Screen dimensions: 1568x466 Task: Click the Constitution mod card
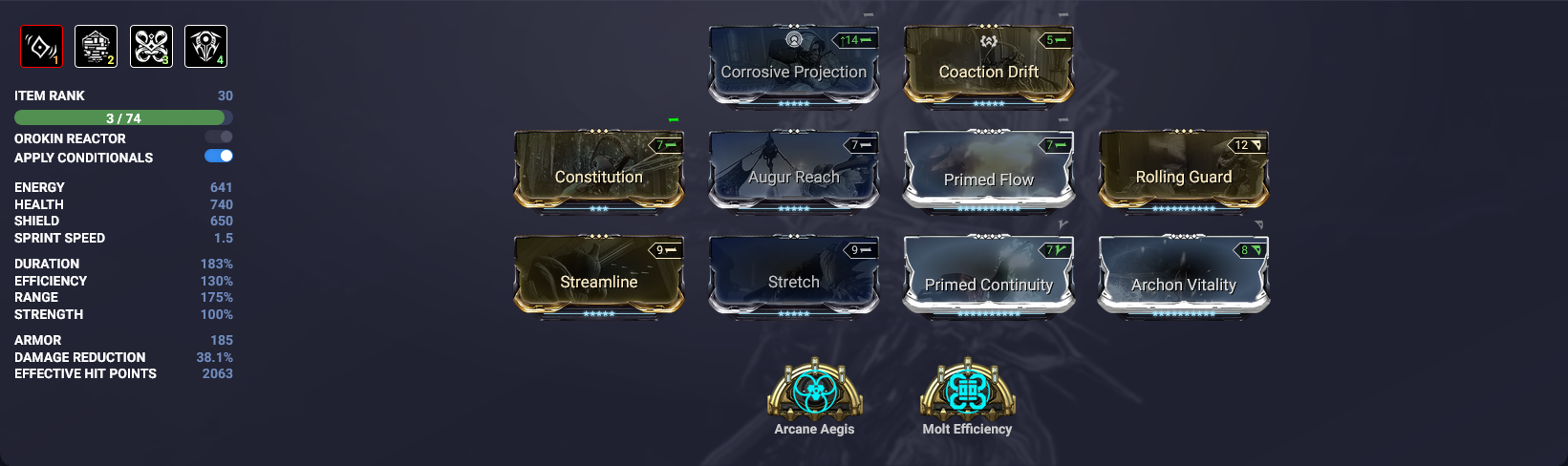pos(598,172)
